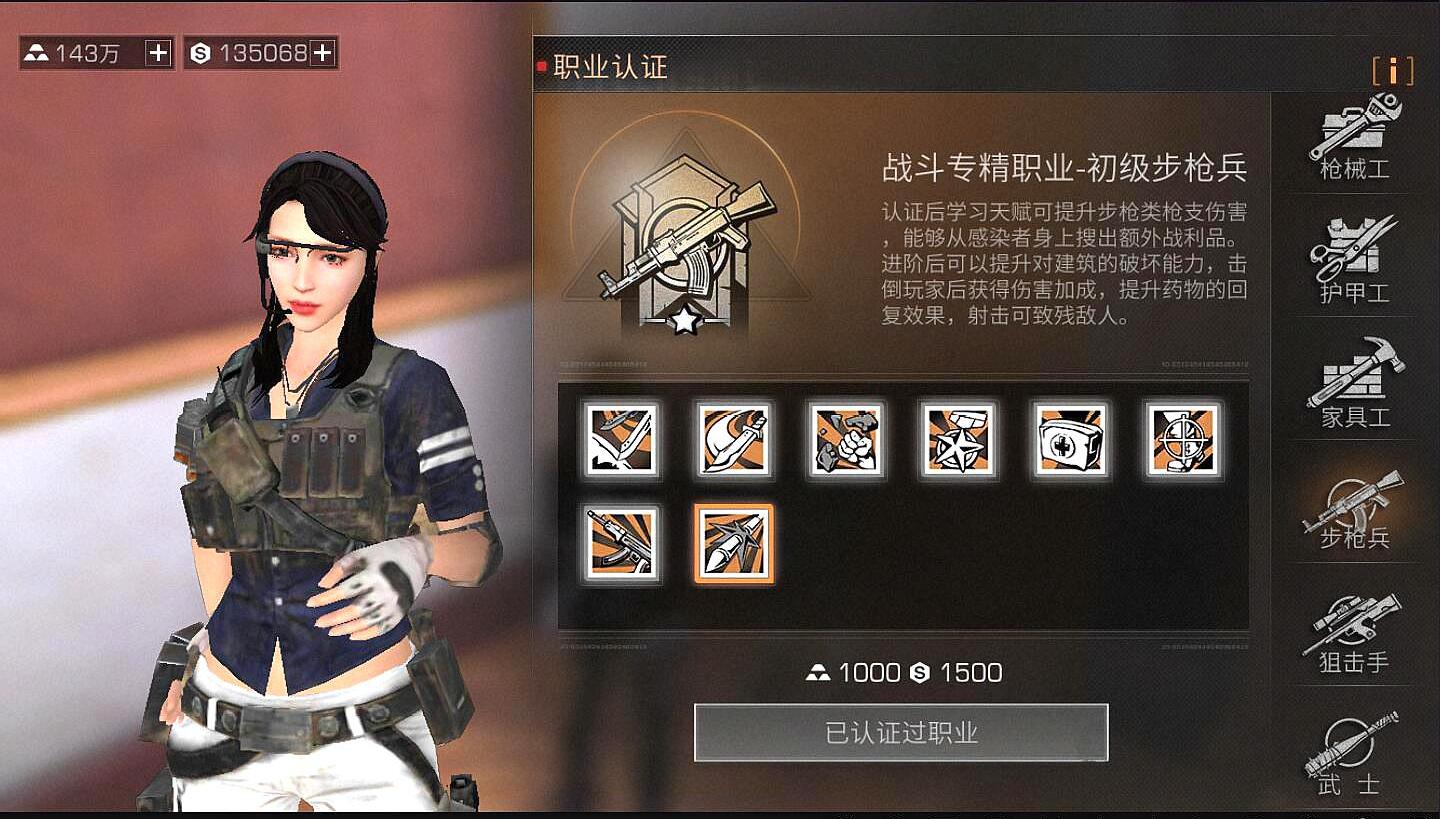Open the star medal talent icon
Image resolution: width=1440 pixels, height=819 pixels.
coord(958,443)
